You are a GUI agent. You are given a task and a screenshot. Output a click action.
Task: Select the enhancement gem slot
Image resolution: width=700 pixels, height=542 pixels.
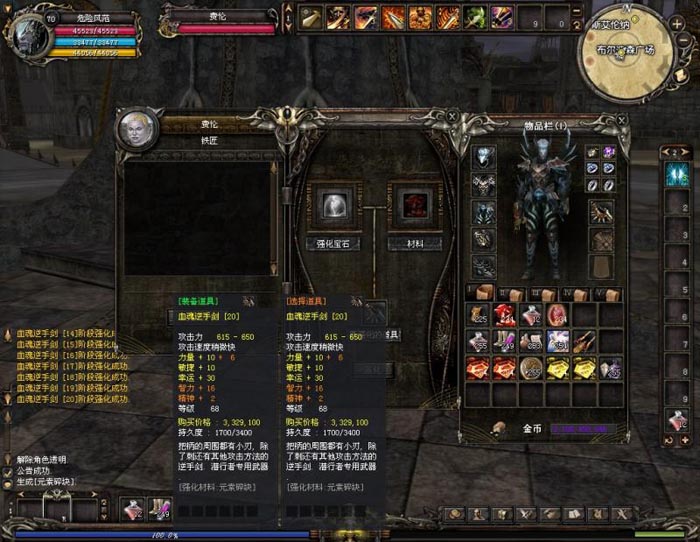pos(332,207)
